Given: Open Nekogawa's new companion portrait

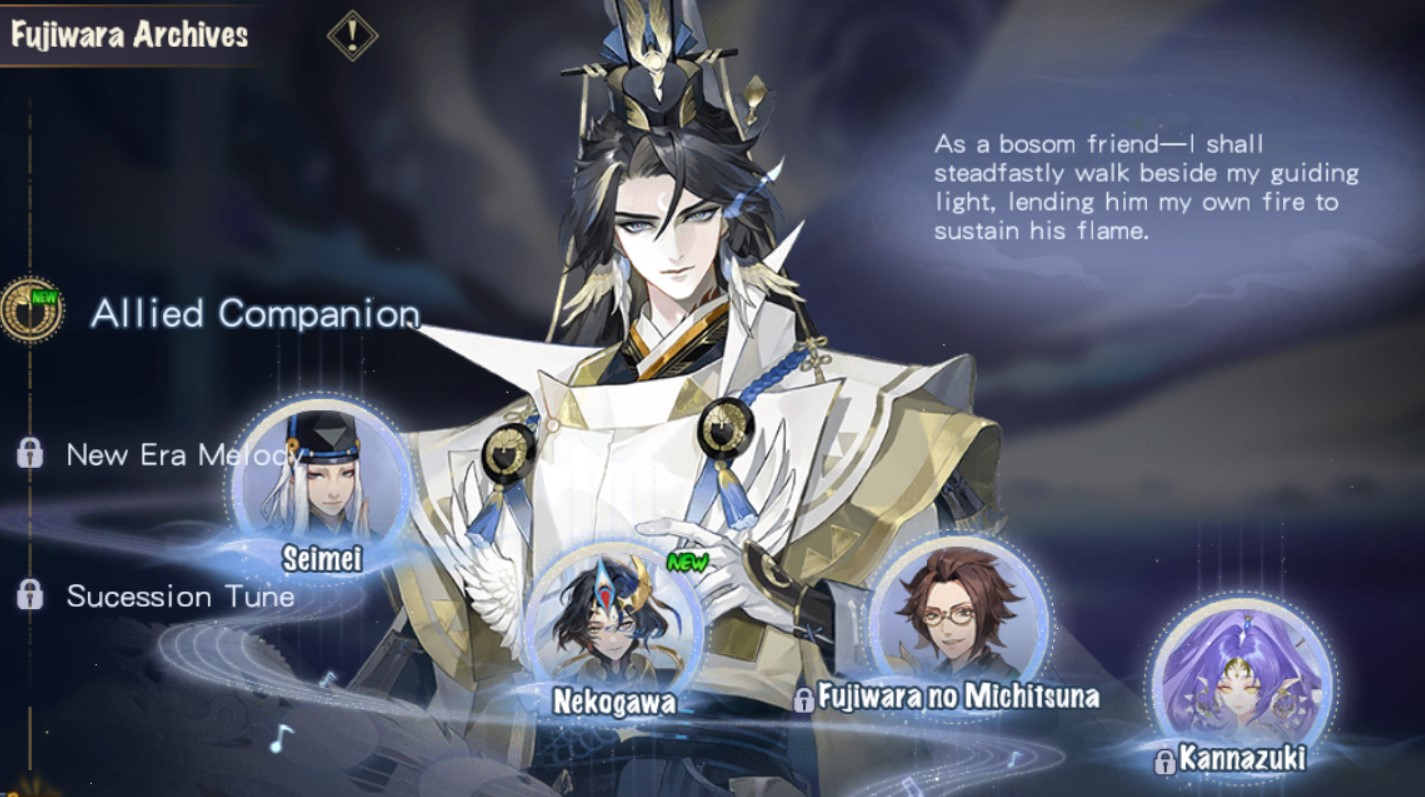Looking at the screenshot, I should (613, 627).
